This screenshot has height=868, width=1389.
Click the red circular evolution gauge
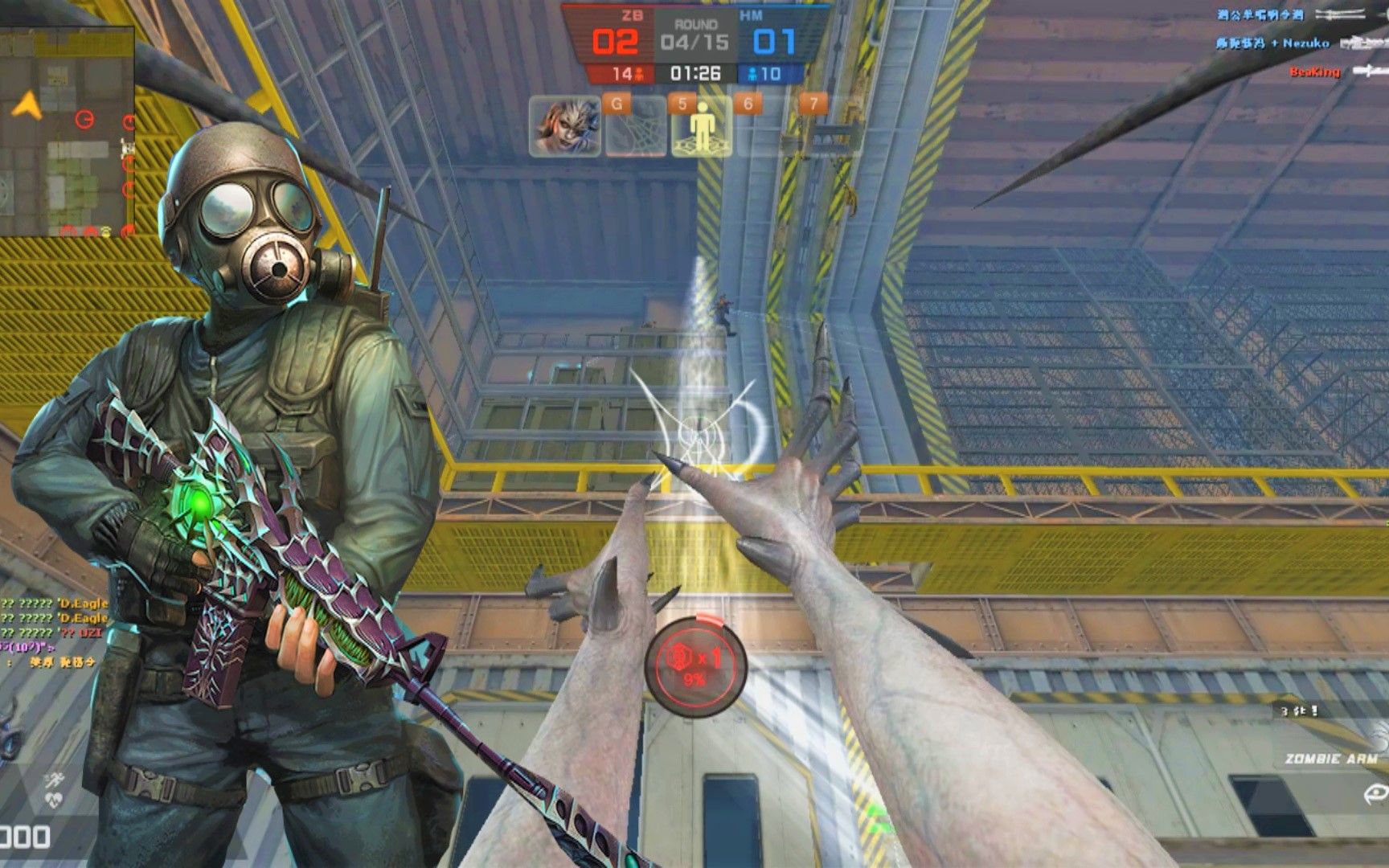(x=696, y=665)
